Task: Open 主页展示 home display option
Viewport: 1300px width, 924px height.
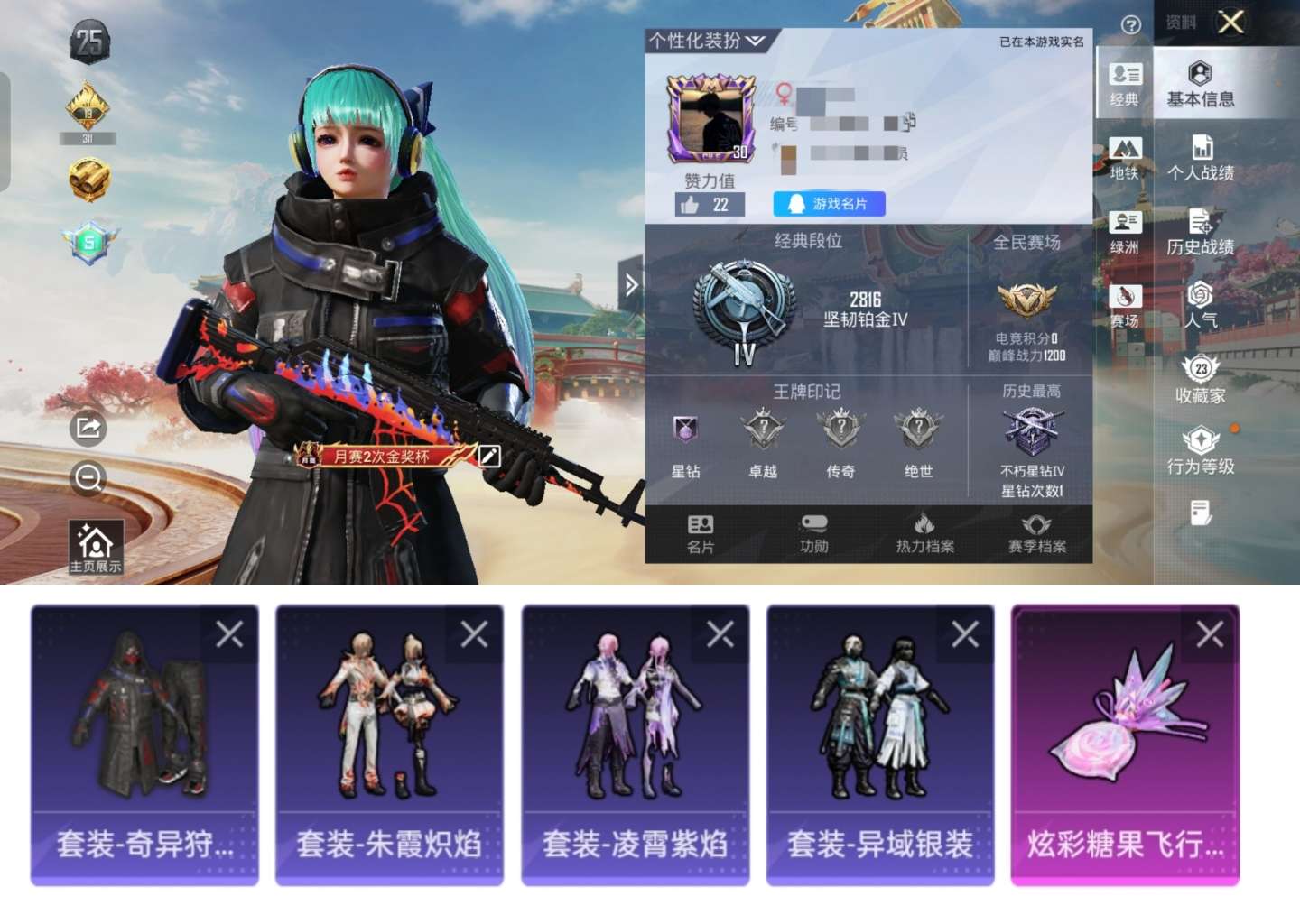Action: pyautogui.click(x=93, y=542)
